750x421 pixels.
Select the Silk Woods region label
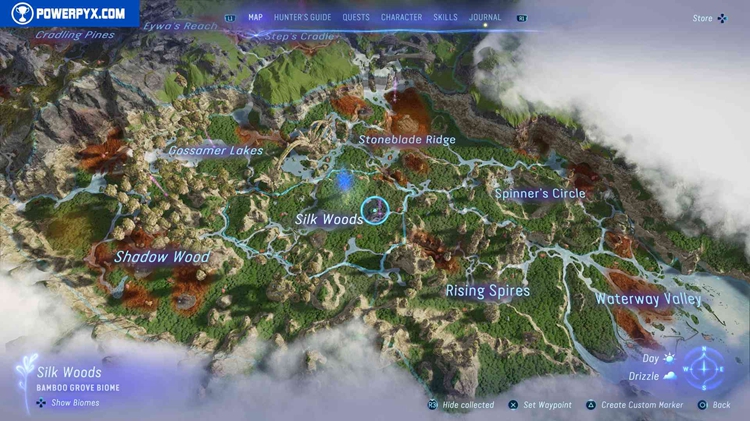[329, 219]
